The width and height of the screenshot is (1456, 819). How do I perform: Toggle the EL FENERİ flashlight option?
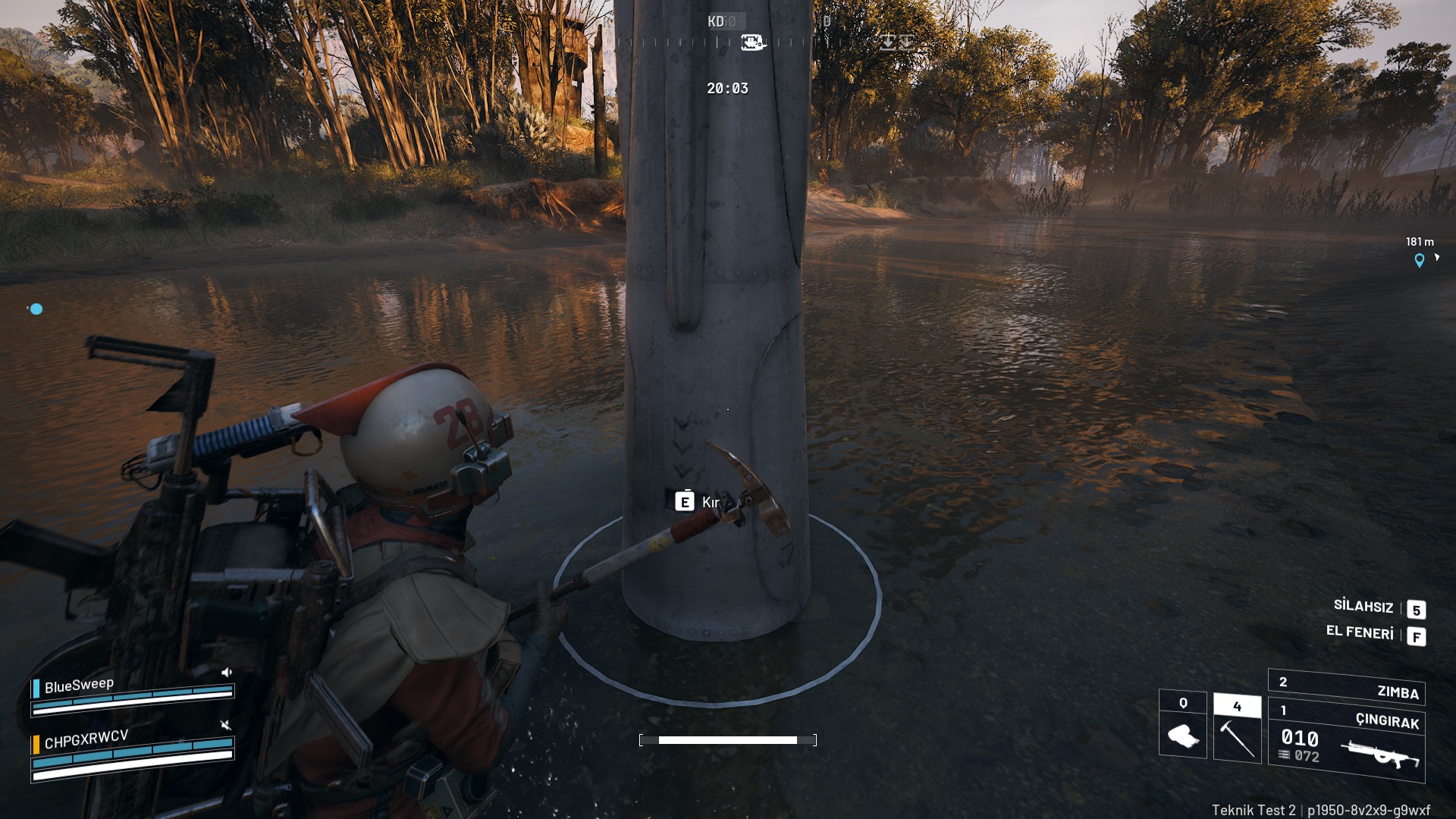click(x=1360, y=632)
